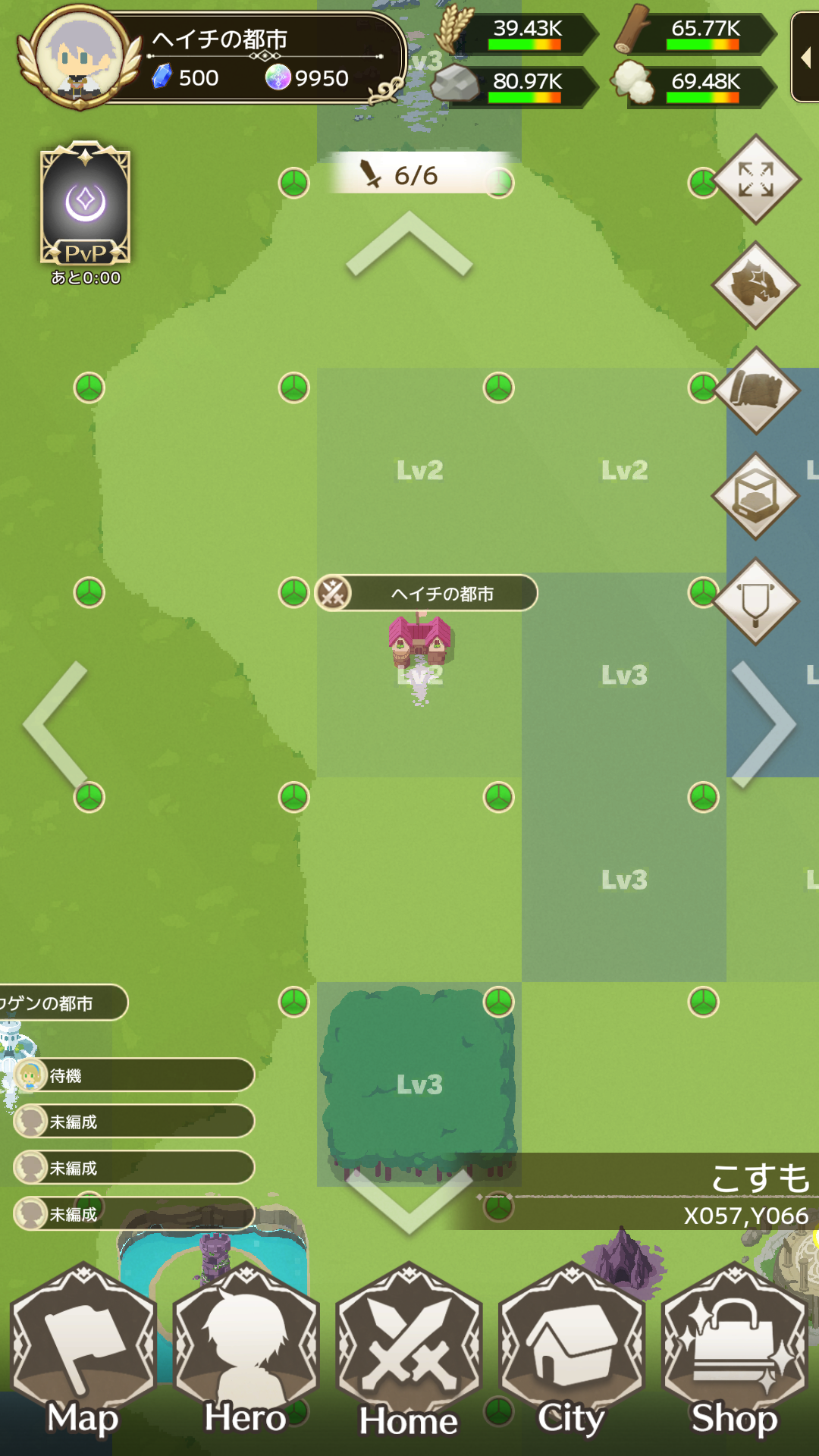
Task: Open the scroll diamond button
Action: 756,391
